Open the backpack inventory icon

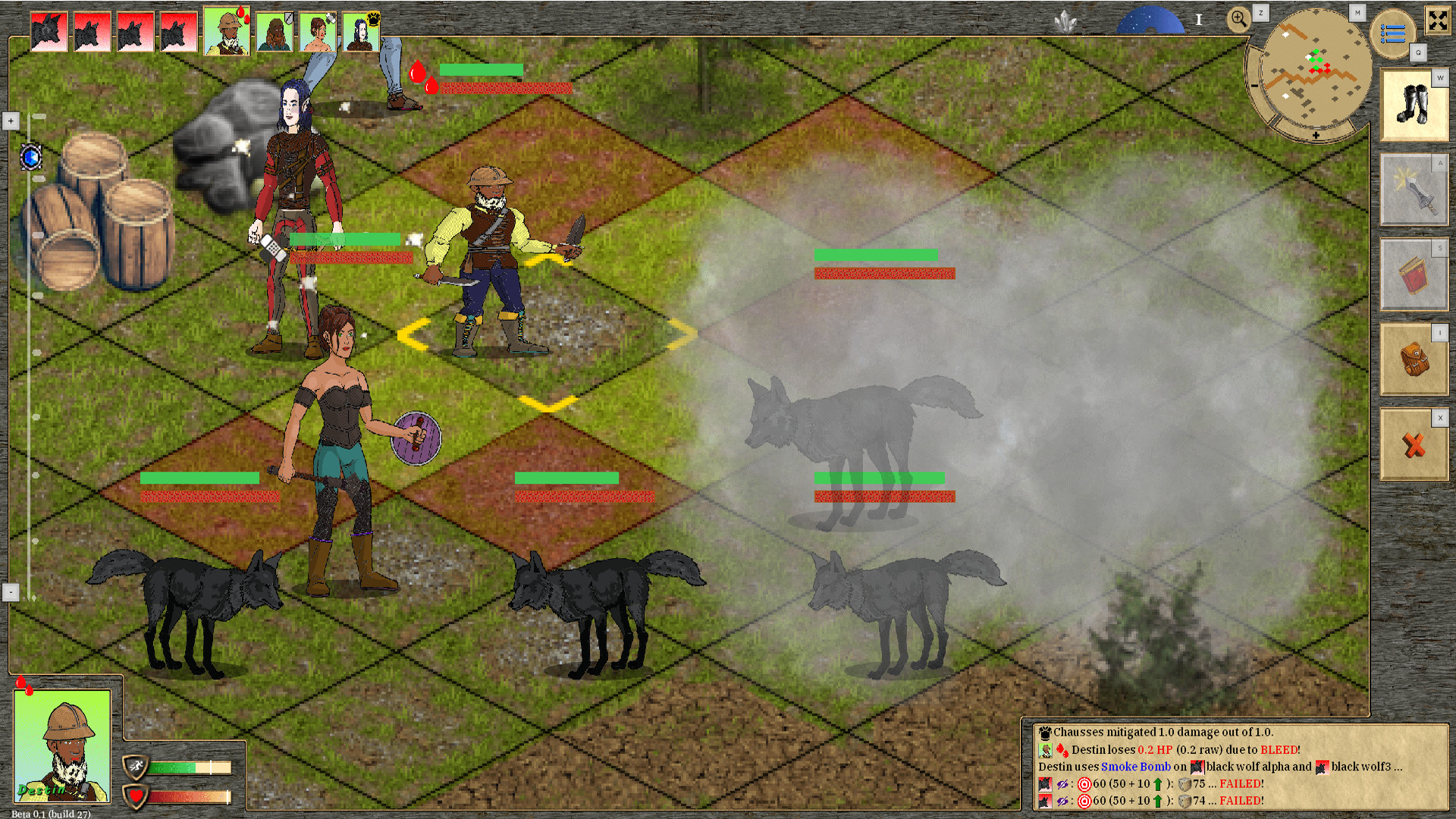point(1414,359)
